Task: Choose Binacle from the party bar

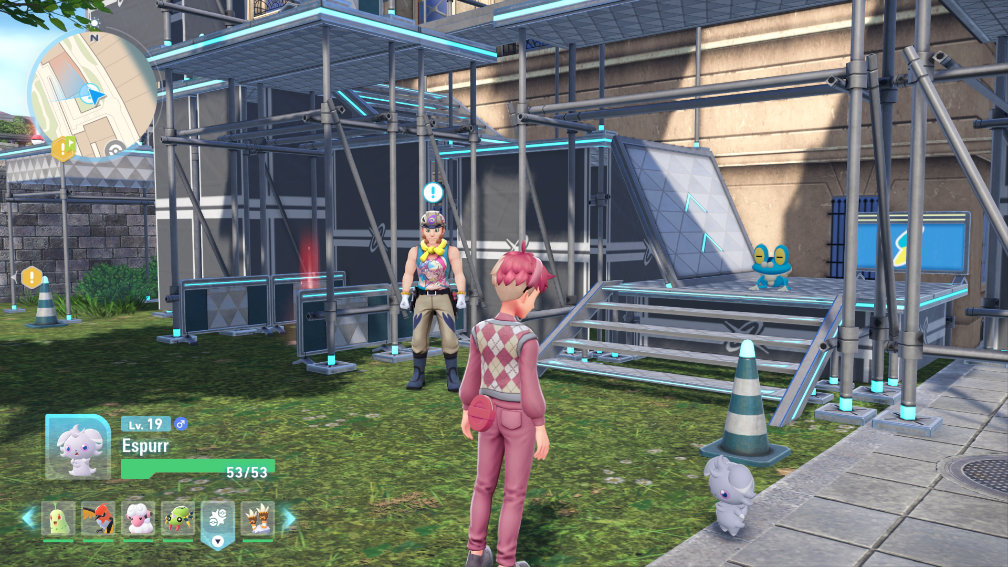Action: 258,519
